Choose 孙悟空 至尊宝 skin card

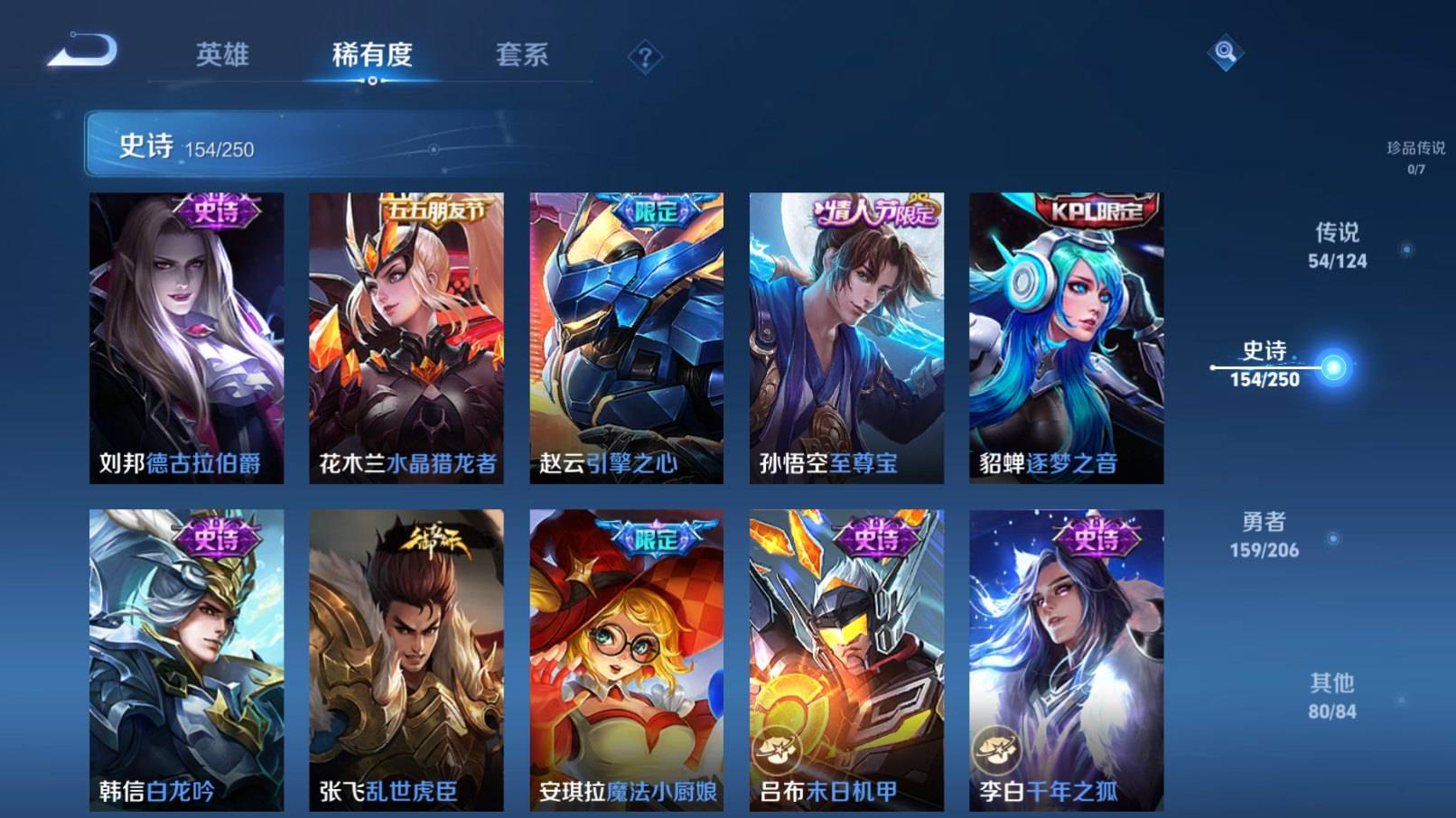pos(846,338)
